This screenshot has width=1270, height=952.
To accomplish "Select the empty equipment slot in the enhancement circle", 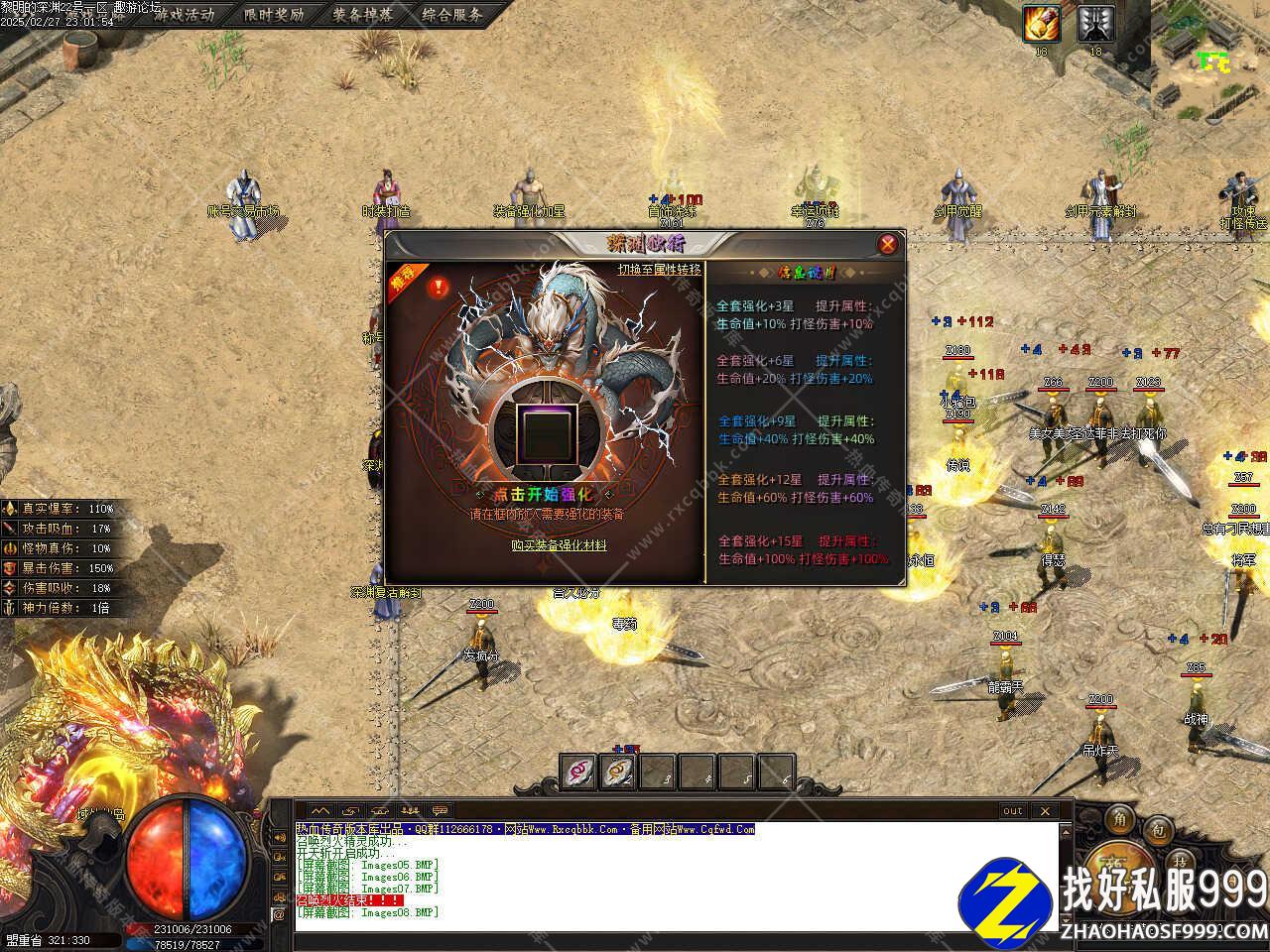I will tap(543, 427).
